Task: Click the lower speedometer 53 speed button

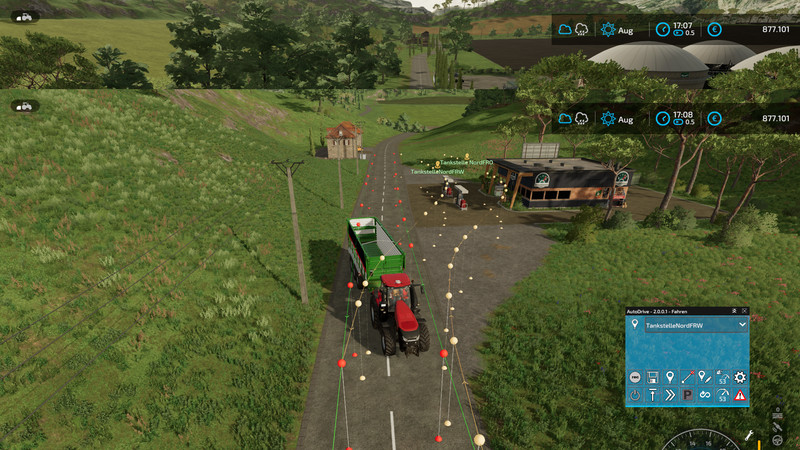Action: [722, 396]
